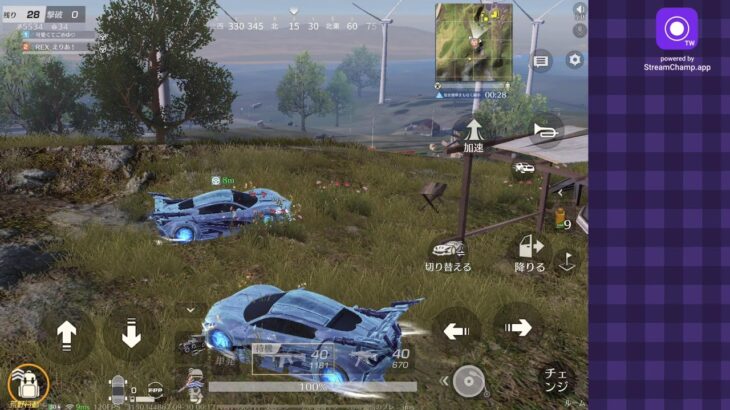
Task: Accelerate with the up arrow button
Action: (66, 334)
